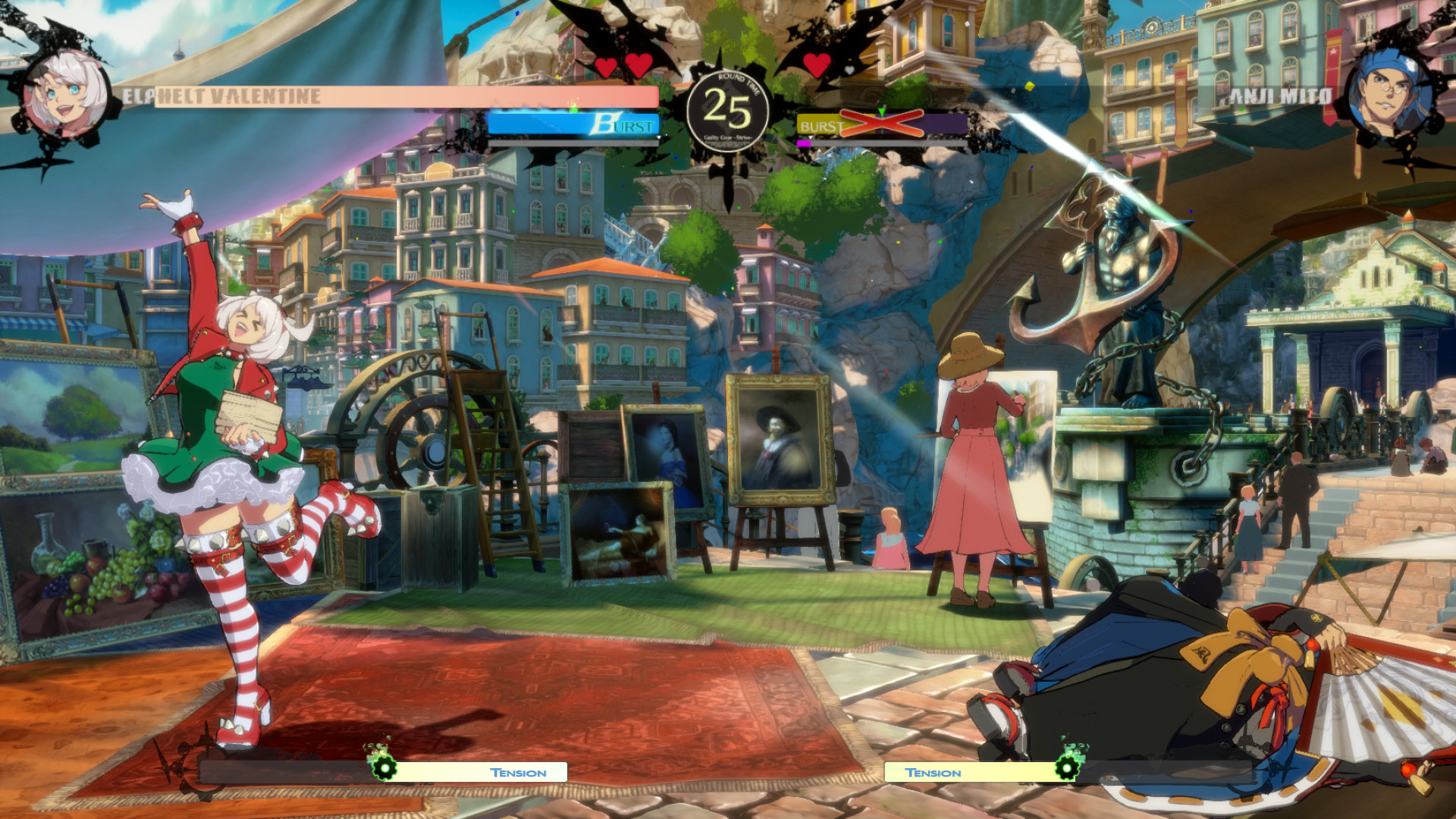This screenshot has height=819, width=1456.
Task: Click the green gear on Elphelt's Tension gauge
Action: (387, 767)
